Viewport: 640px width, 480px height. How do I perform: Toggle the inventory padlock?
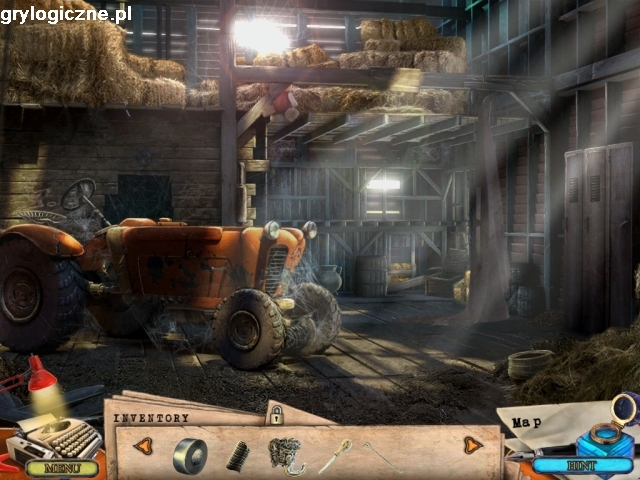(x=275, y=413)
